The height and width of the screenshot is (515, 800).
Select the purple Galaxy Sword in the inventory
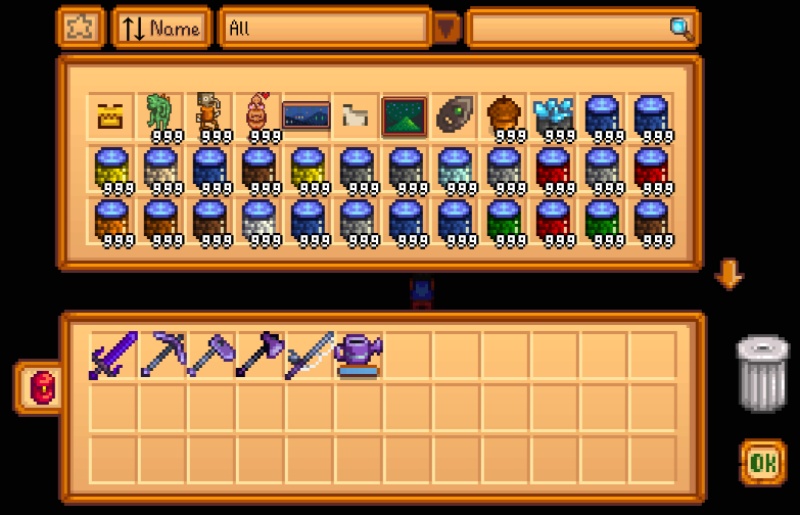coord(110,355)
